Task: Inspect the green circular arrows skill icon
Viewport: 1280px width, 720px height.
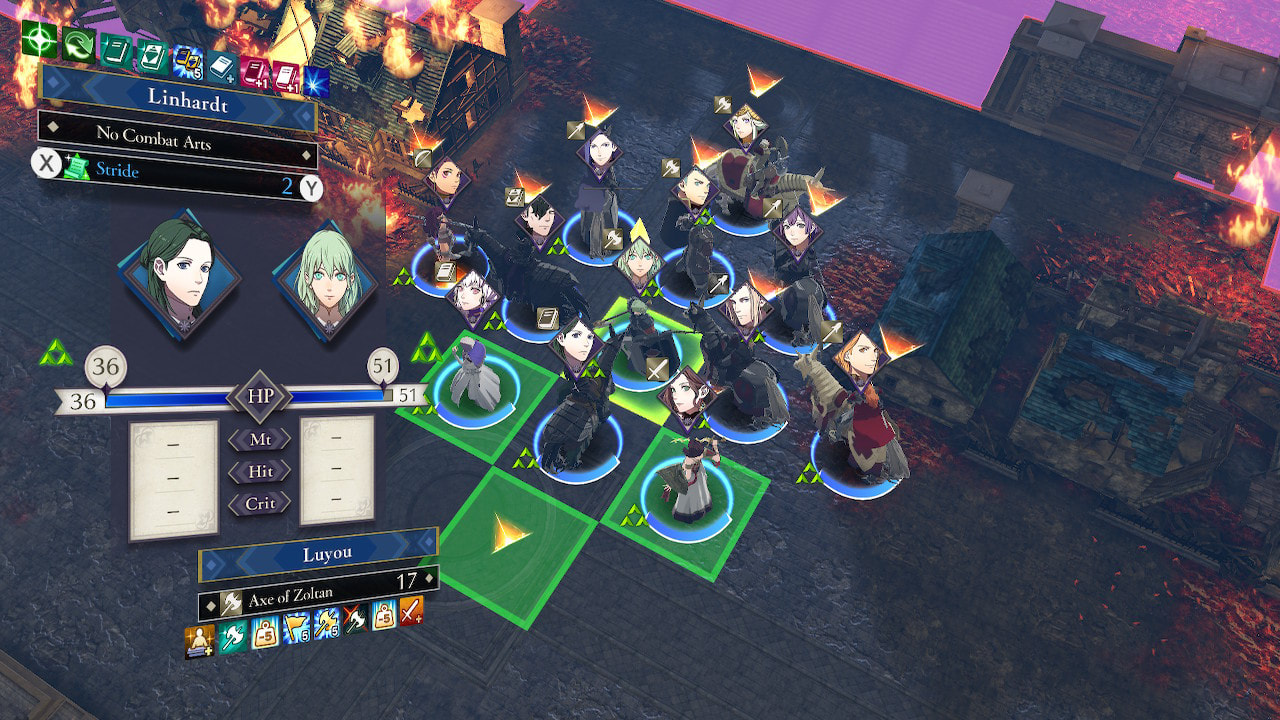Action: point(77,44)
